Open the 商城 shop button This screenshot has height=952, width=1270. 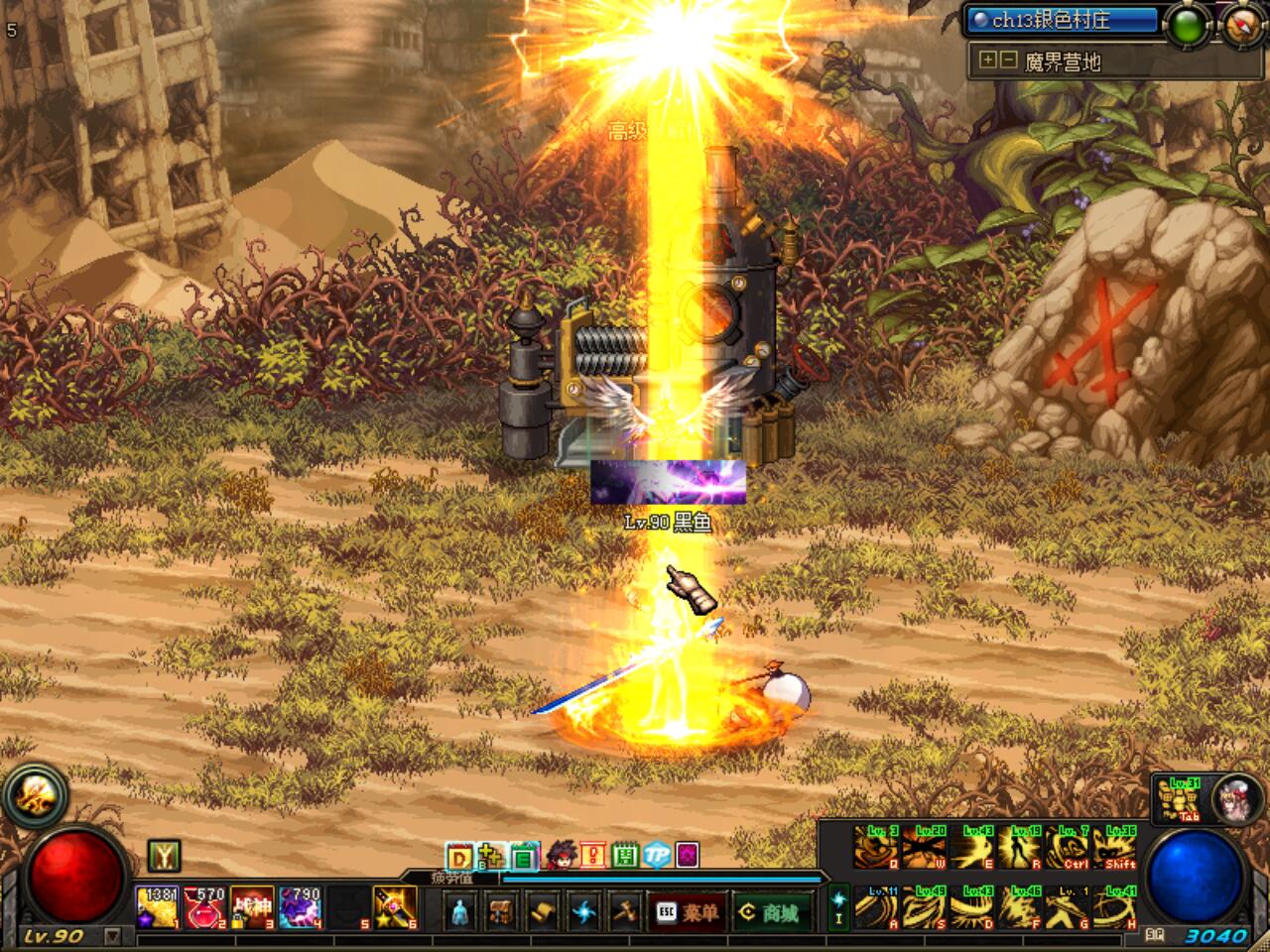[771, 911]
